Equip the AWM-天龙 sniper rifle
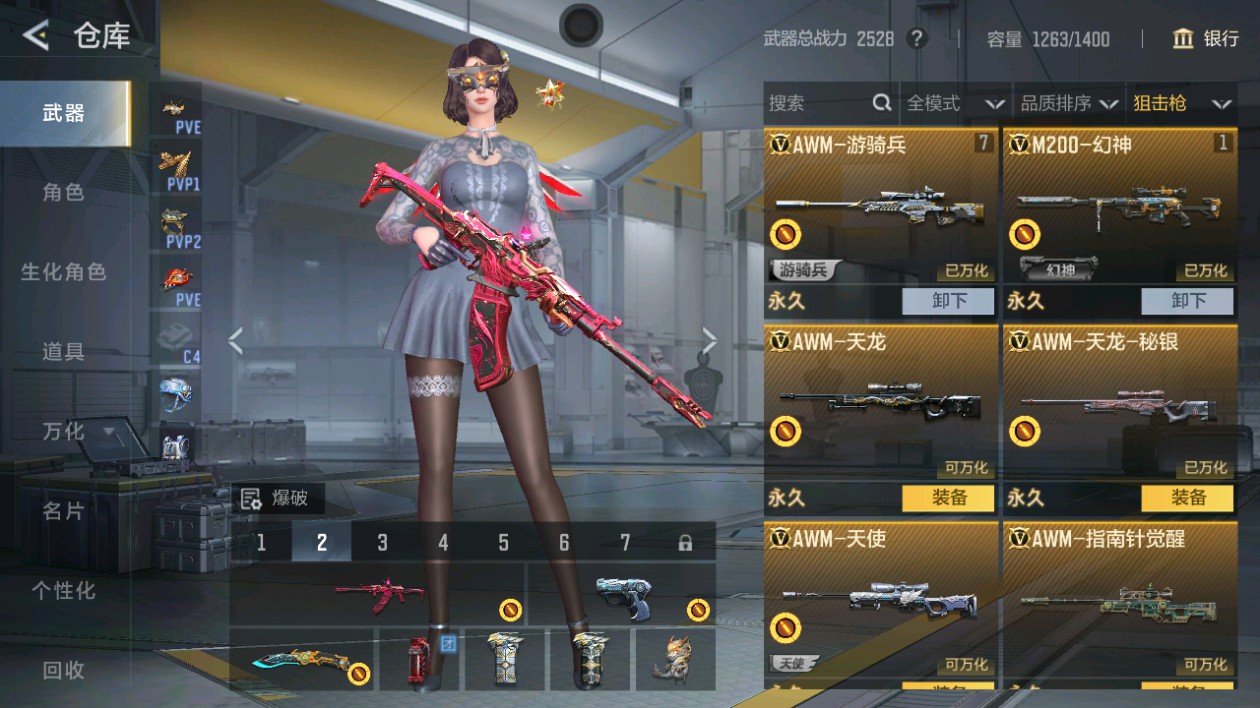Screen dimensions: 1260x708 [x=948, y=497]
